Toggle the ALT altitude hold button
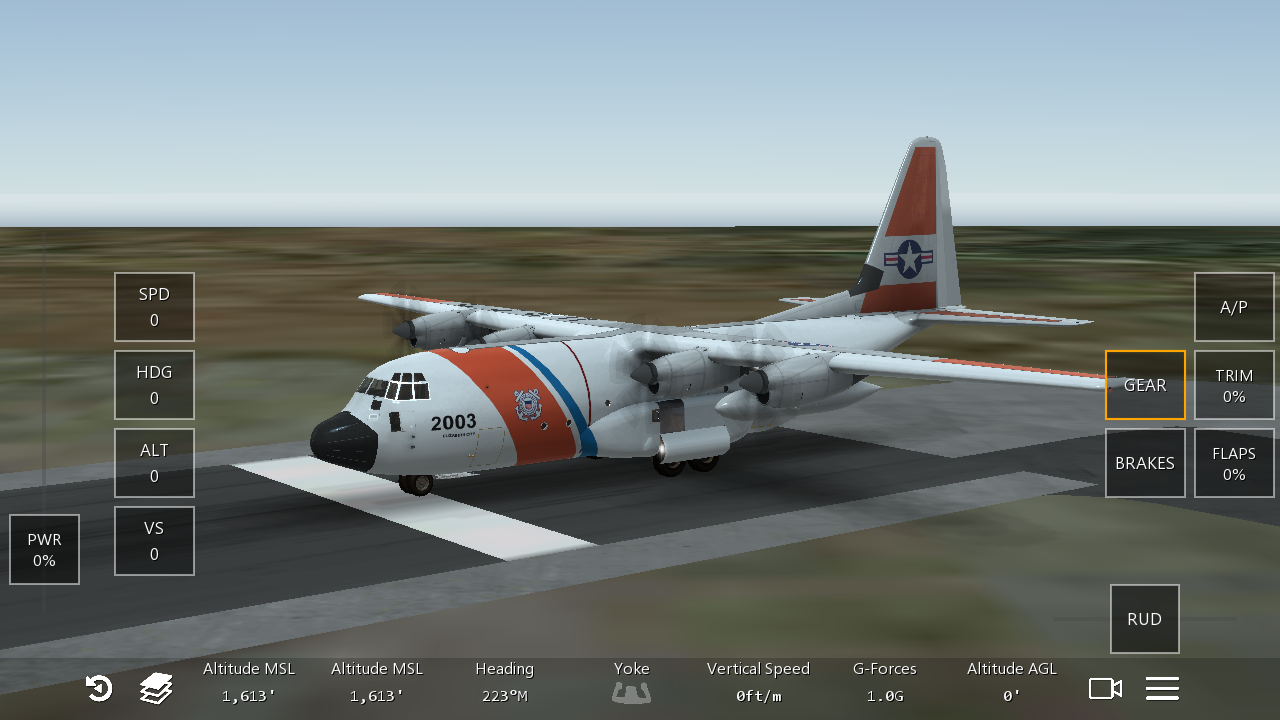Image resolution: width=1280 pixels, height=720 pixels. pos(154,463)
